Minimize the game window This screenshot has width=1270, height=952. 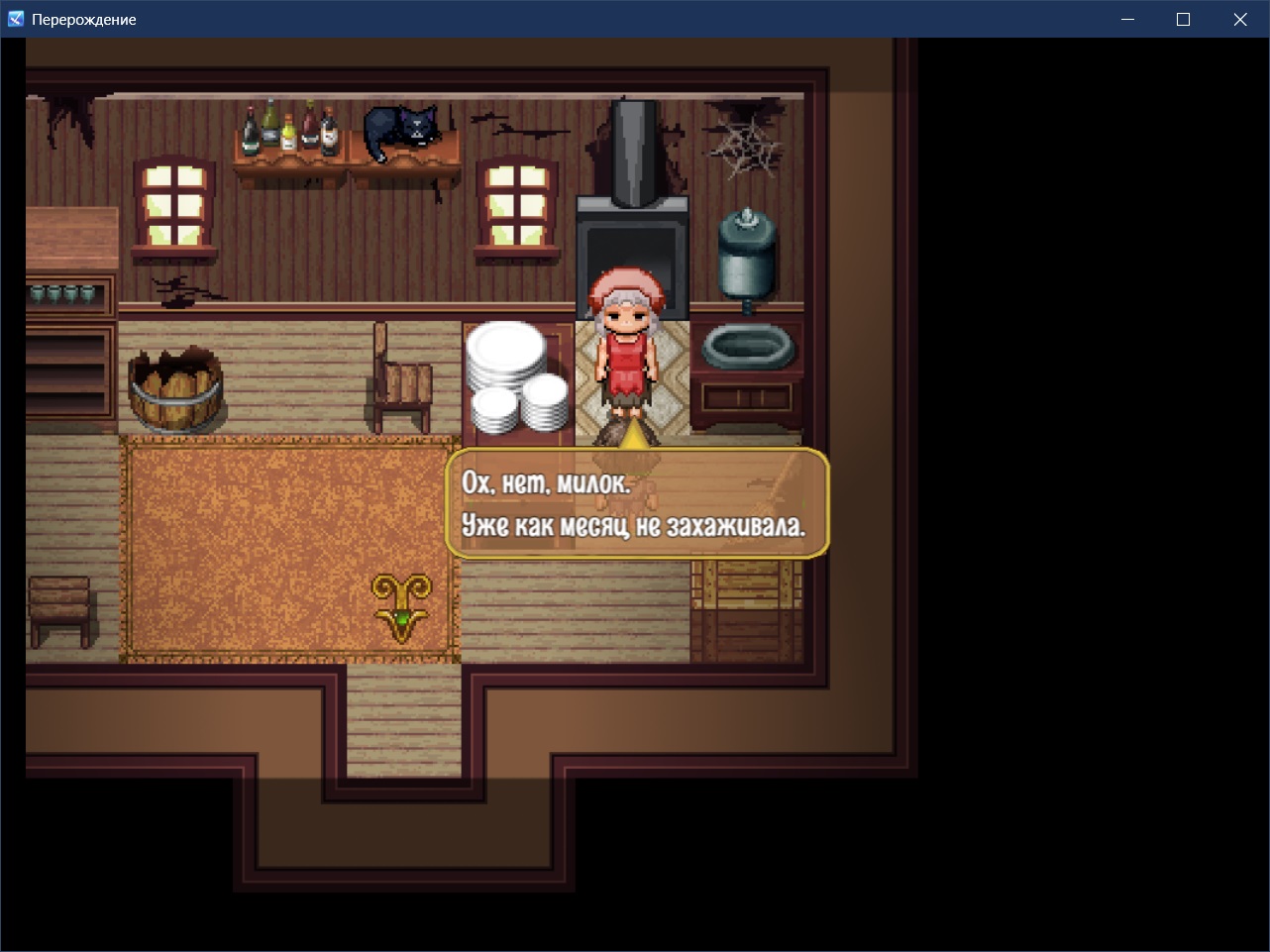tap(1127, 20)
